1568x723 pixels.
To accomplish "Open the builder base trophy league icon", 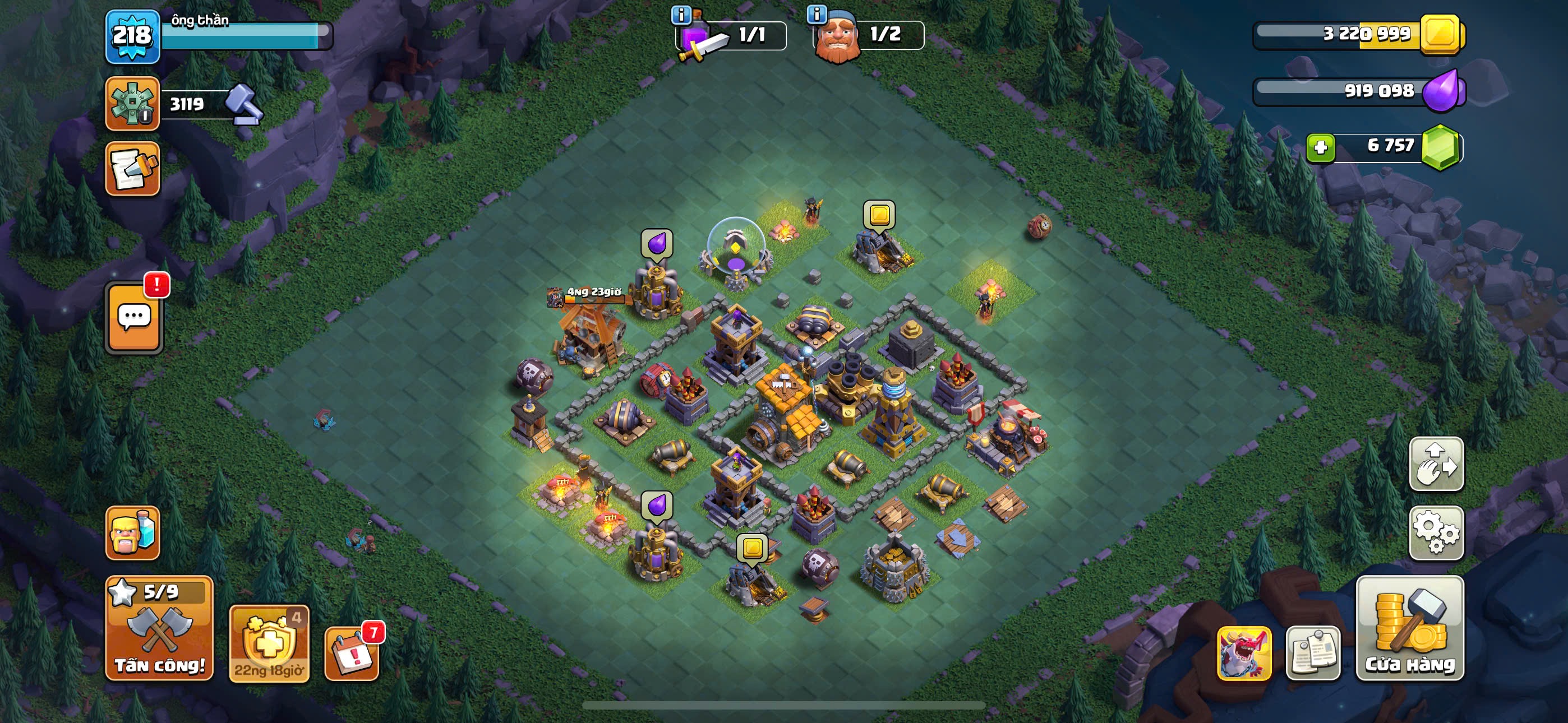I will pos(132,104).
